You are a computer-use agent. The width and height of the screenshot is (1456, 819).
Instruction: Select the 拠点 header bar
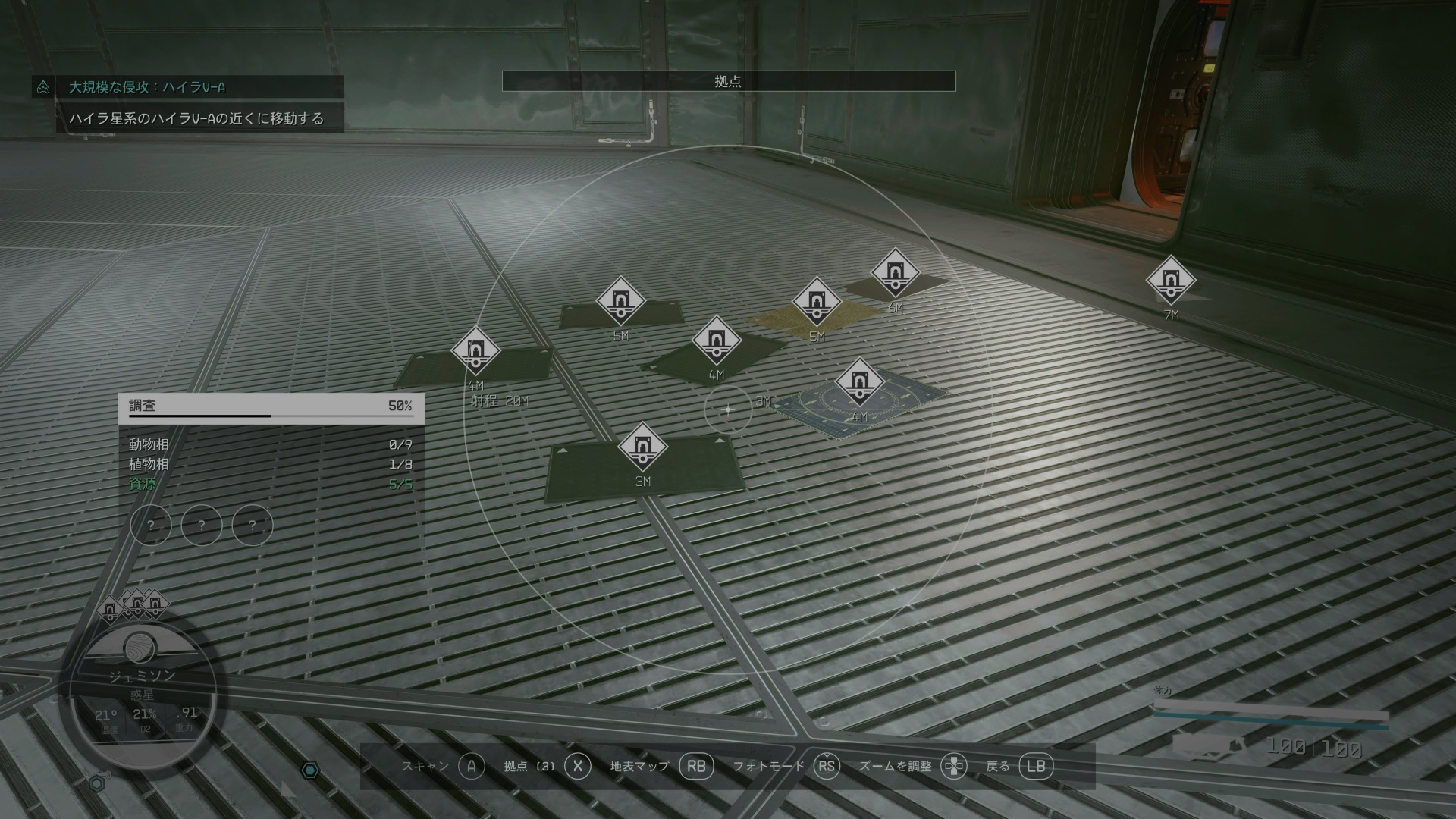click(728, 81)
